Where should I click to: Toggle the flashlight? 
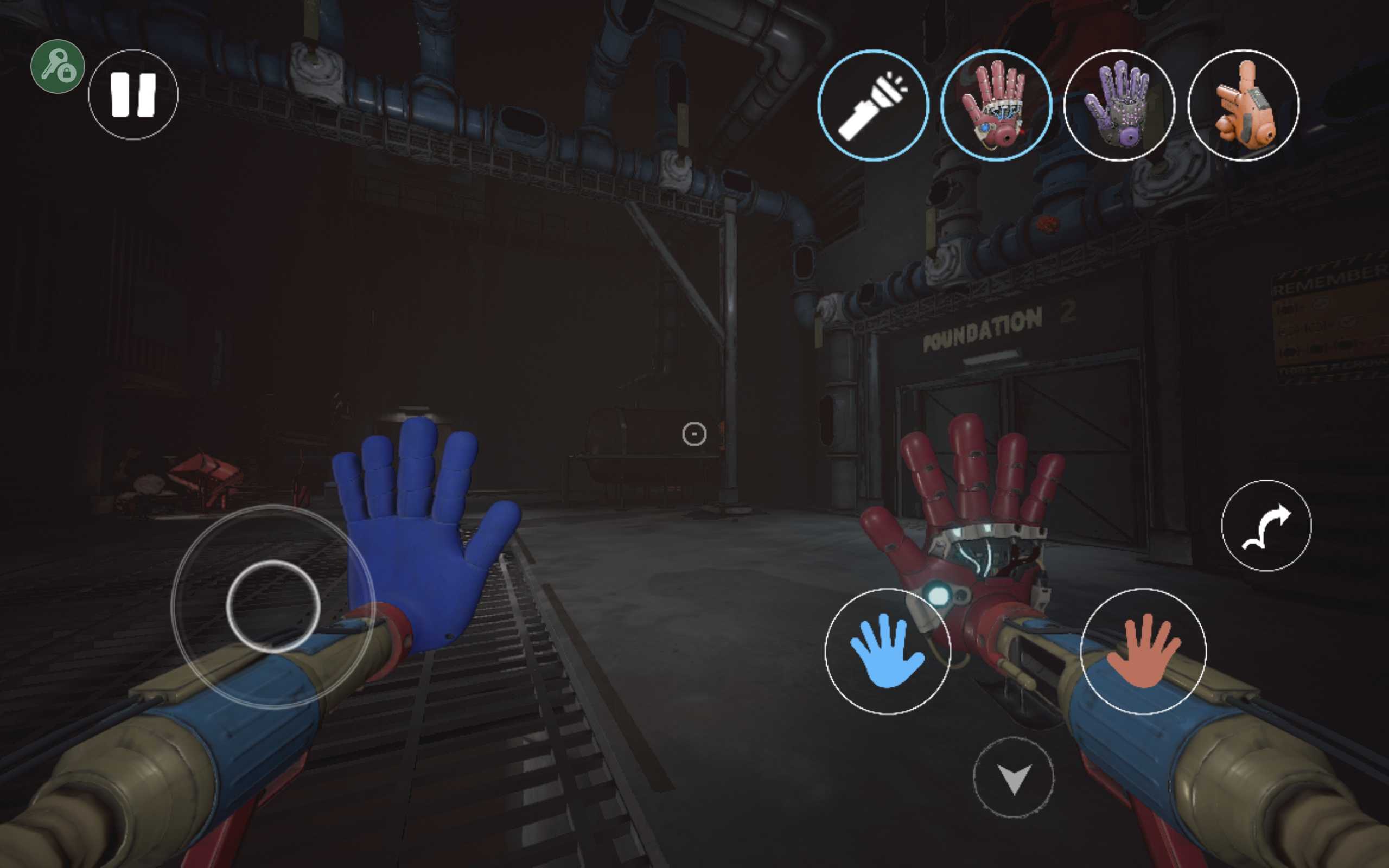point(873,106)
